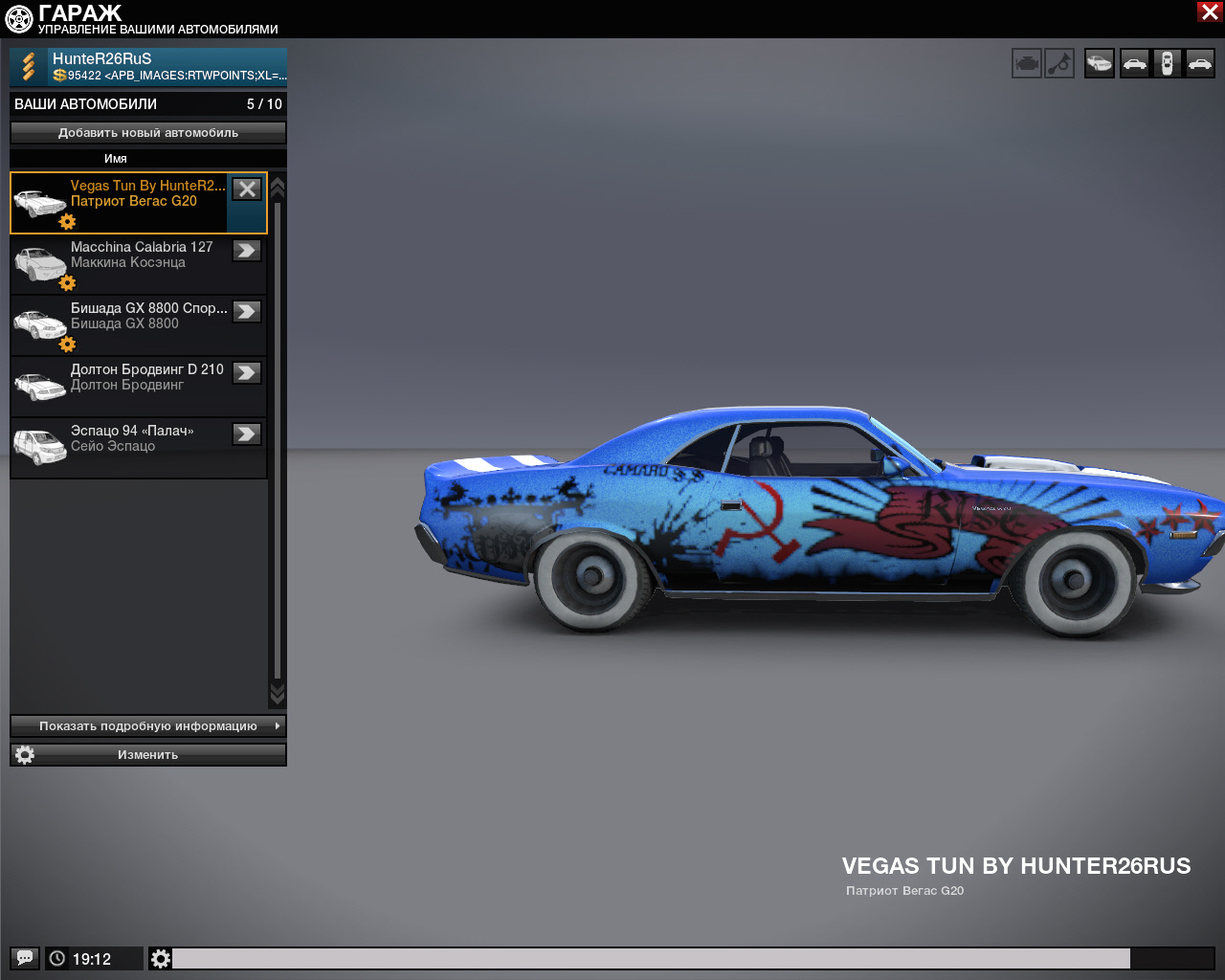Screen dimensions: 1225x980
Task: Click the chat input bar
Action: 651,958
